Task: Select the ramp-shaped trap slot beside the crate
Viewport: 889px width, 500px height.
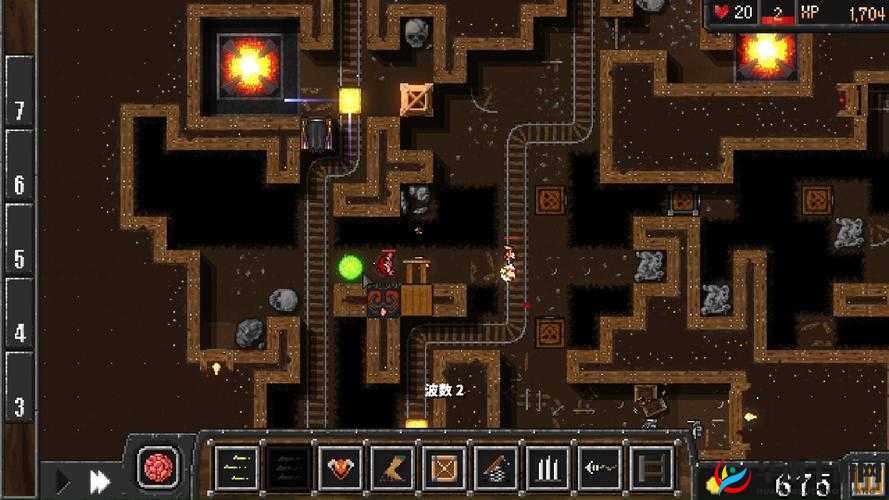Action: pos(495,466)
